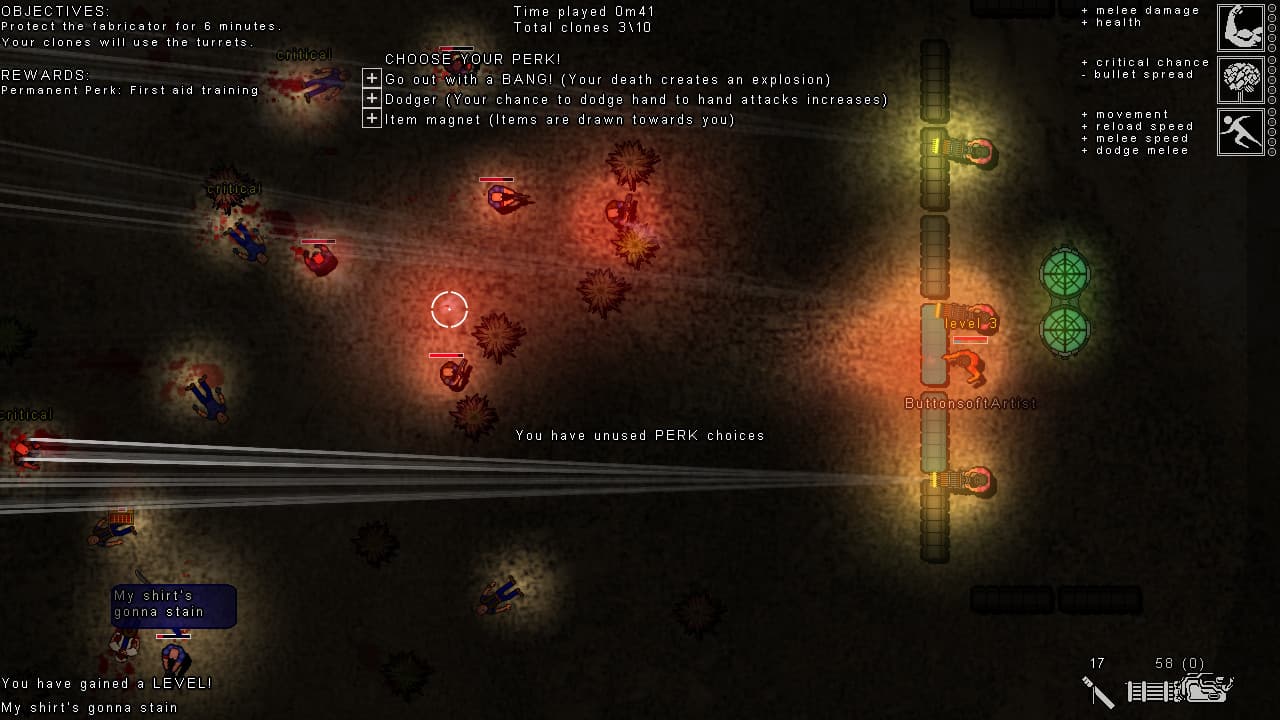Select the machine gun weapon icon
Image resolution: width=1280 pixels, height=720 pixels.
pyautogui.click(x=1179, y=690)
